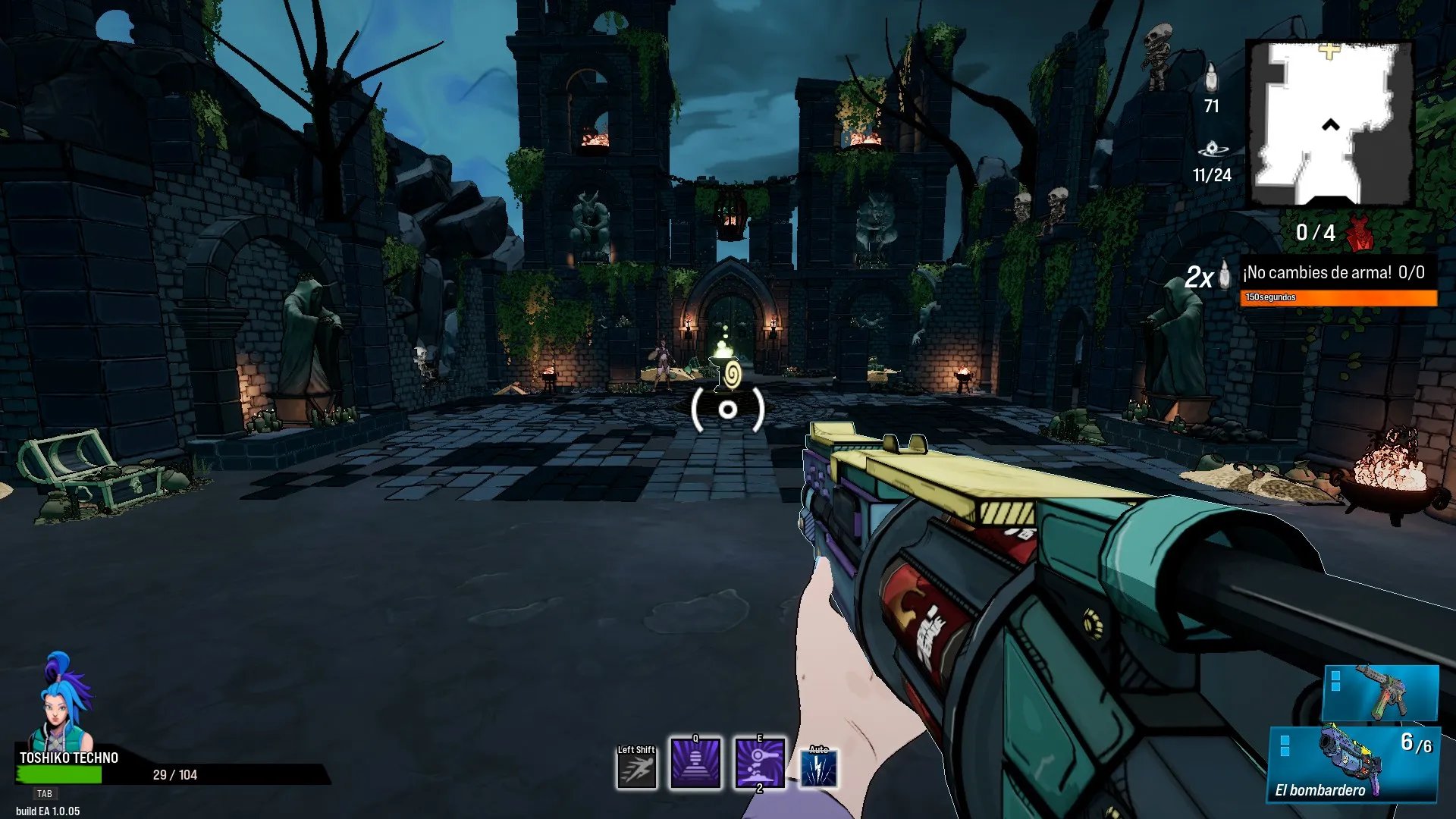Open the ¡No cambies de arma! challenge tracker

coord(1338,273)
